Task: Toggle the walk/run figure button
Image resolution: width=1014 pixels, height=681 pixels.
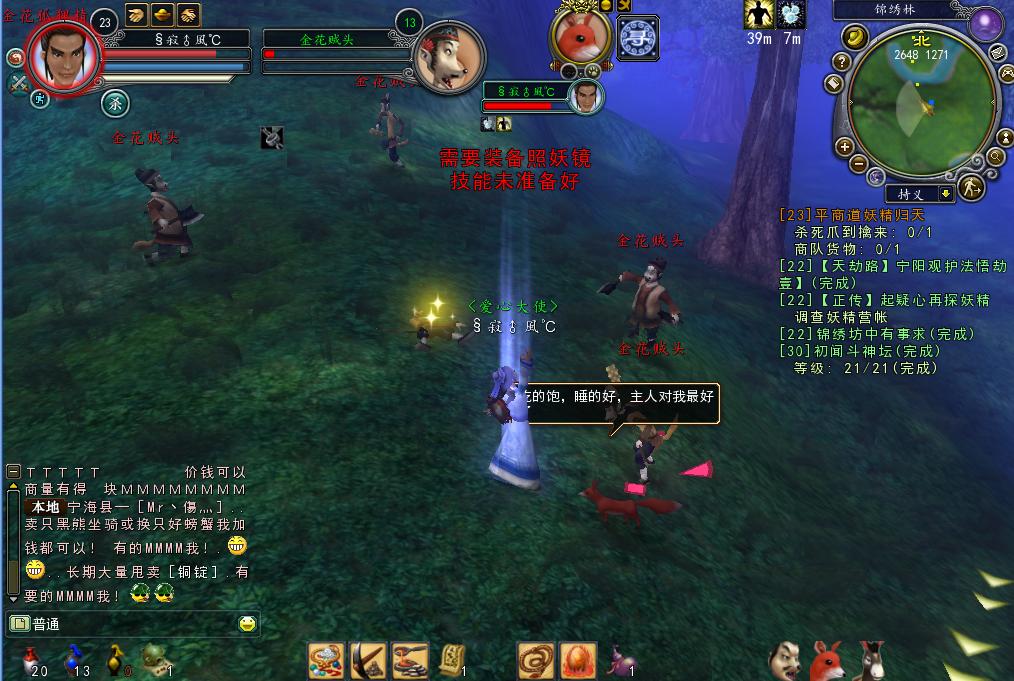Action: (x=970, y=188)
